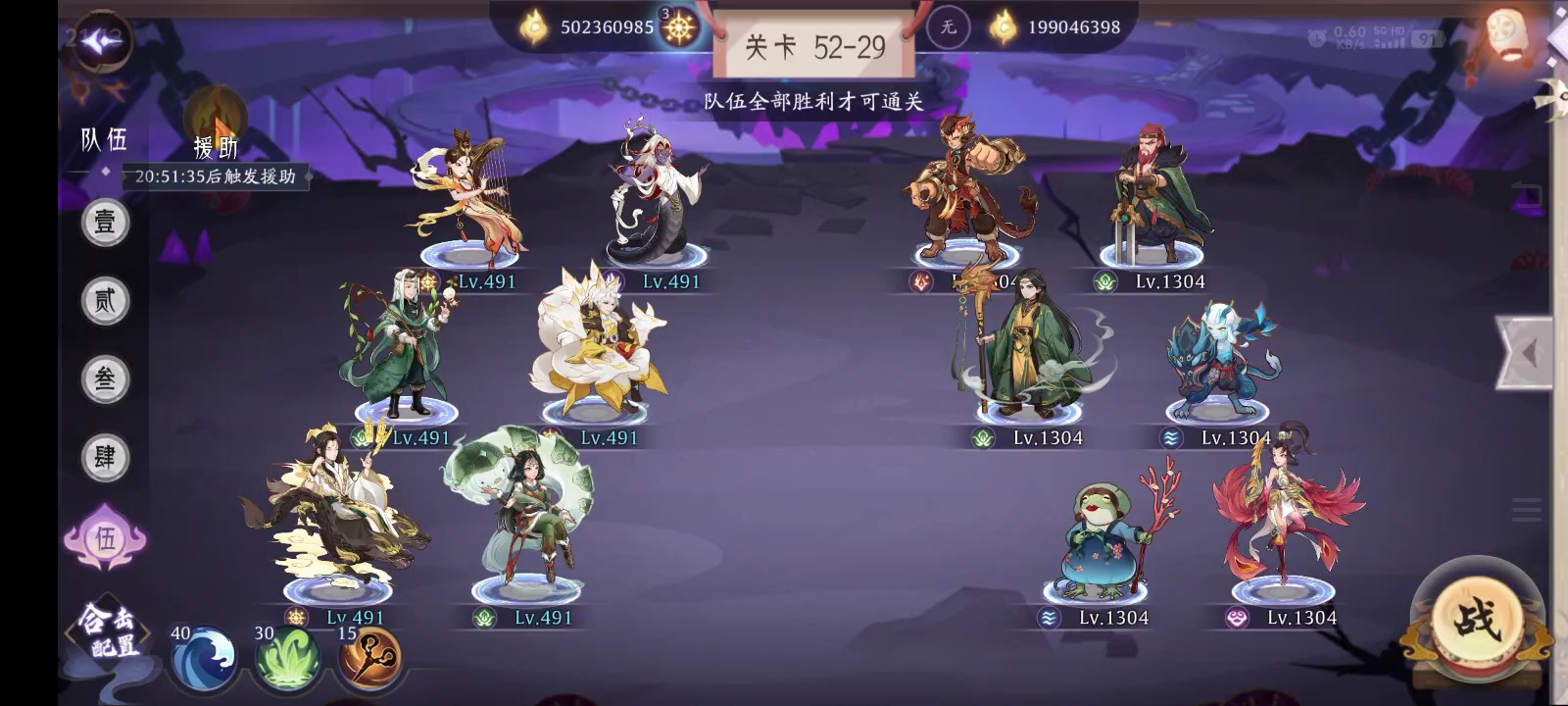This screenshot has height=706, width=1568.
Task: Select the blue wave combo skill
Action: tap(204, 656)
